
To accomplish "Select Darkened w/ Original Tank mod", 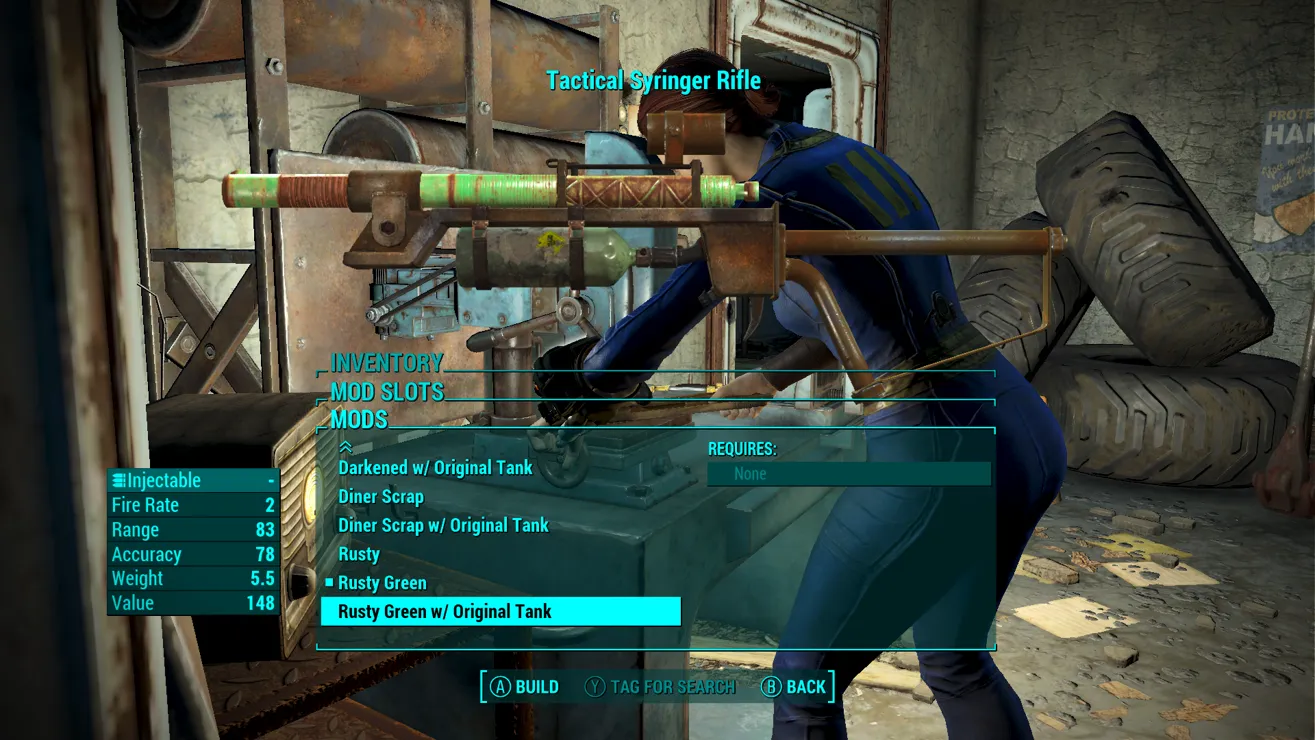I will [x=435, y=468].
